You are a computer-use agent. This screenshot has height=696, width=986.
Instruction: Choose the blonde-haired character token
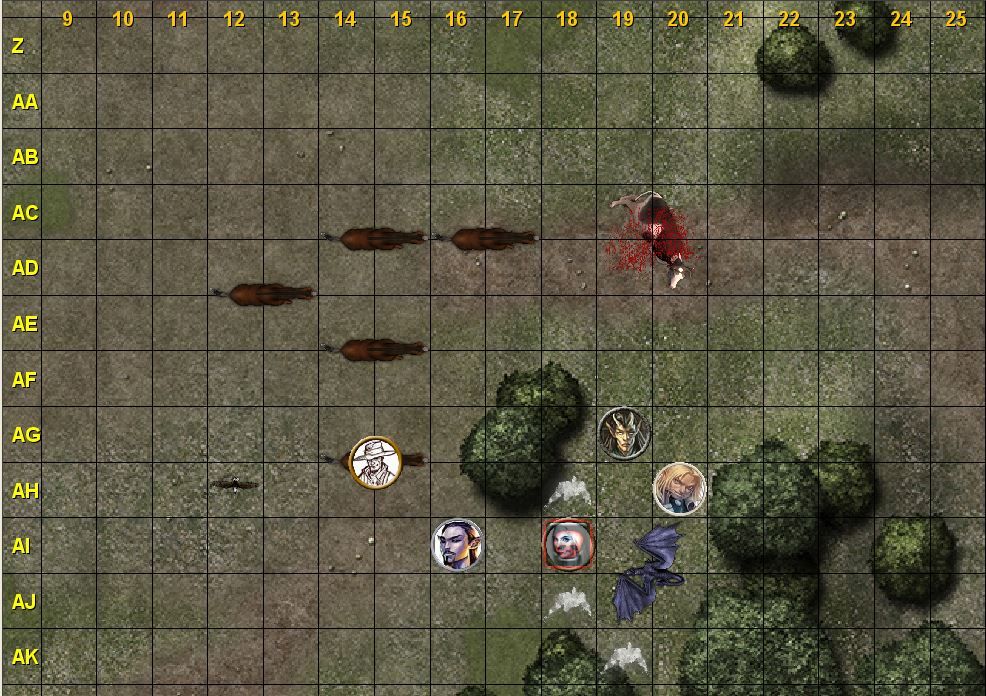tap(679, 489)
